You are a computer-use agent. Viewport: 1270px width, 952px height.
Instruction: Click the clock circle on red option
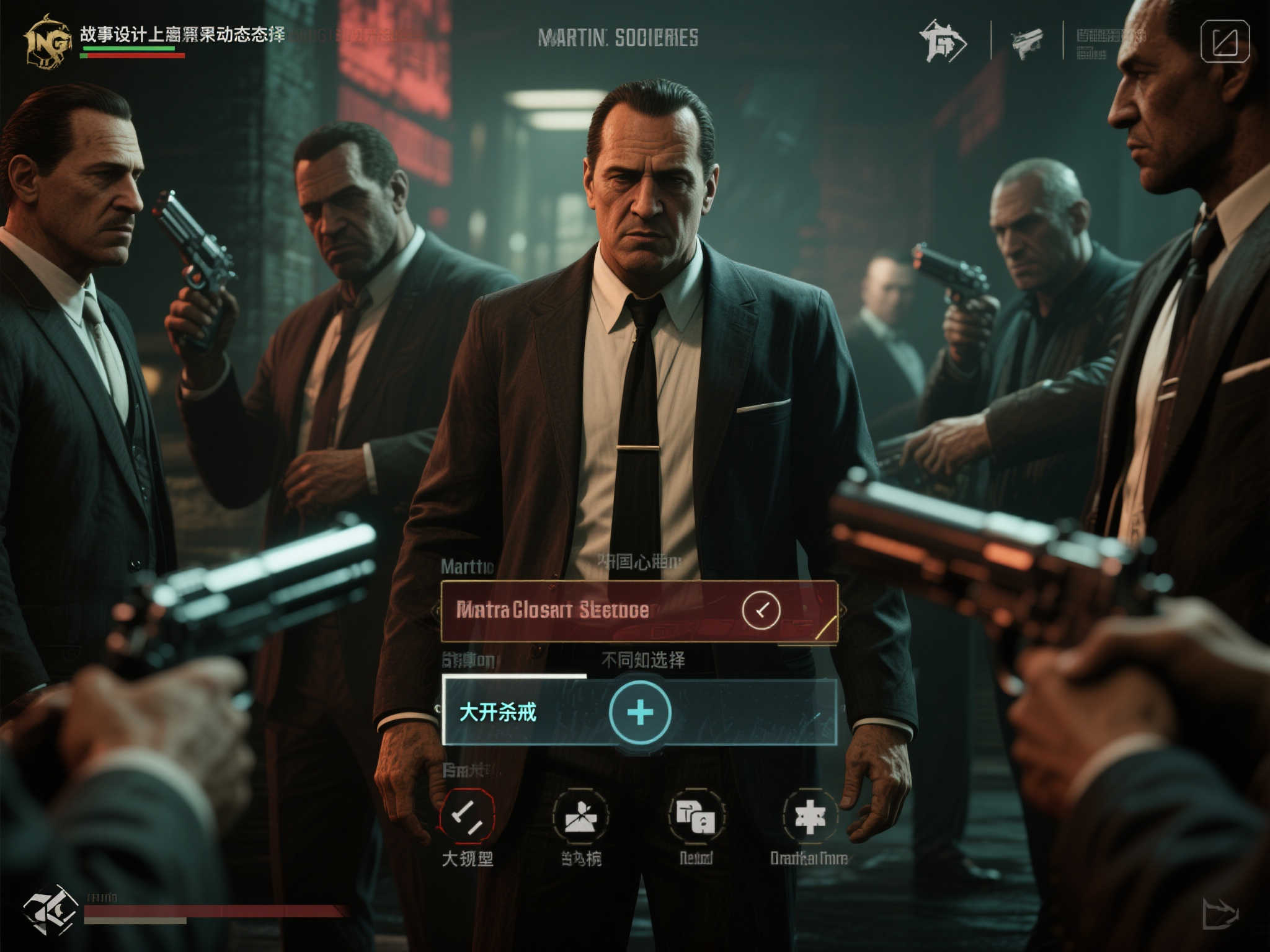[761, 610]
